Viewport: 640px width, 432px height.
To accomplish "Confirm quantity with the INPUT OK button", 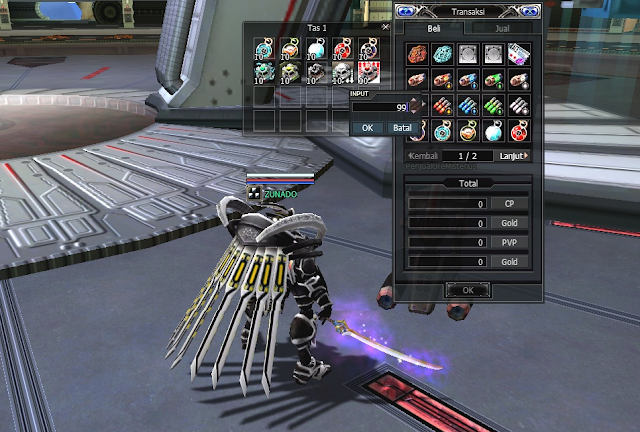I will (367, 128).
